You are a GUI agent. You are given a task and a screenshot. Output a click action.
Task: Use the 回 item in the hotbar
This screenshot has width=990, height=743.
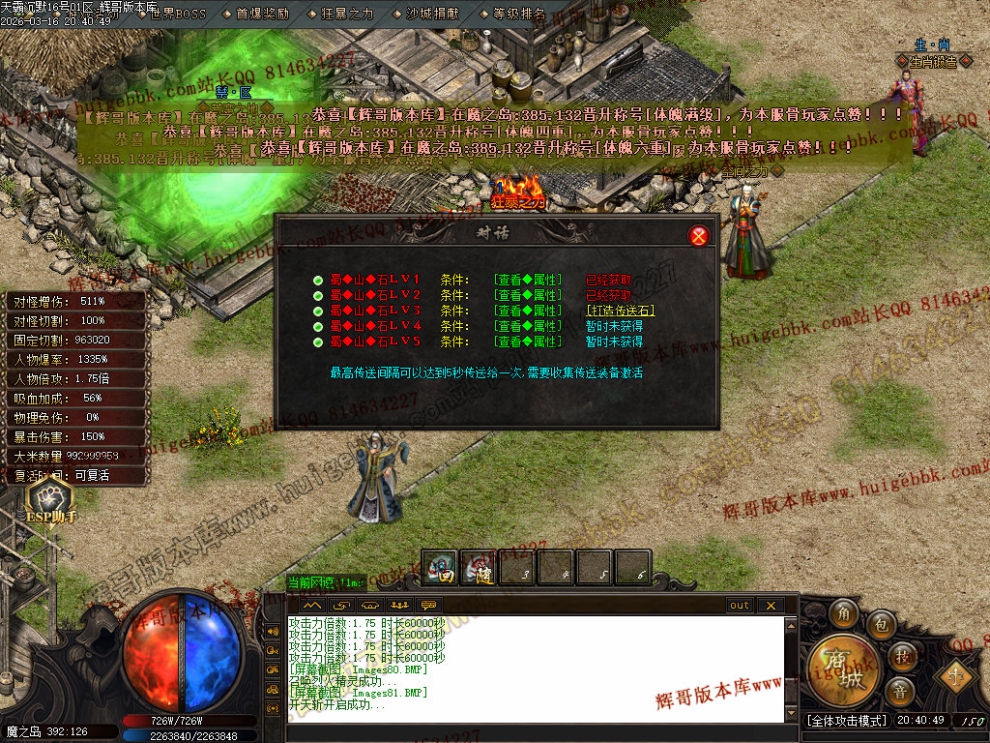pyautogui.click(x=440, y=569)
